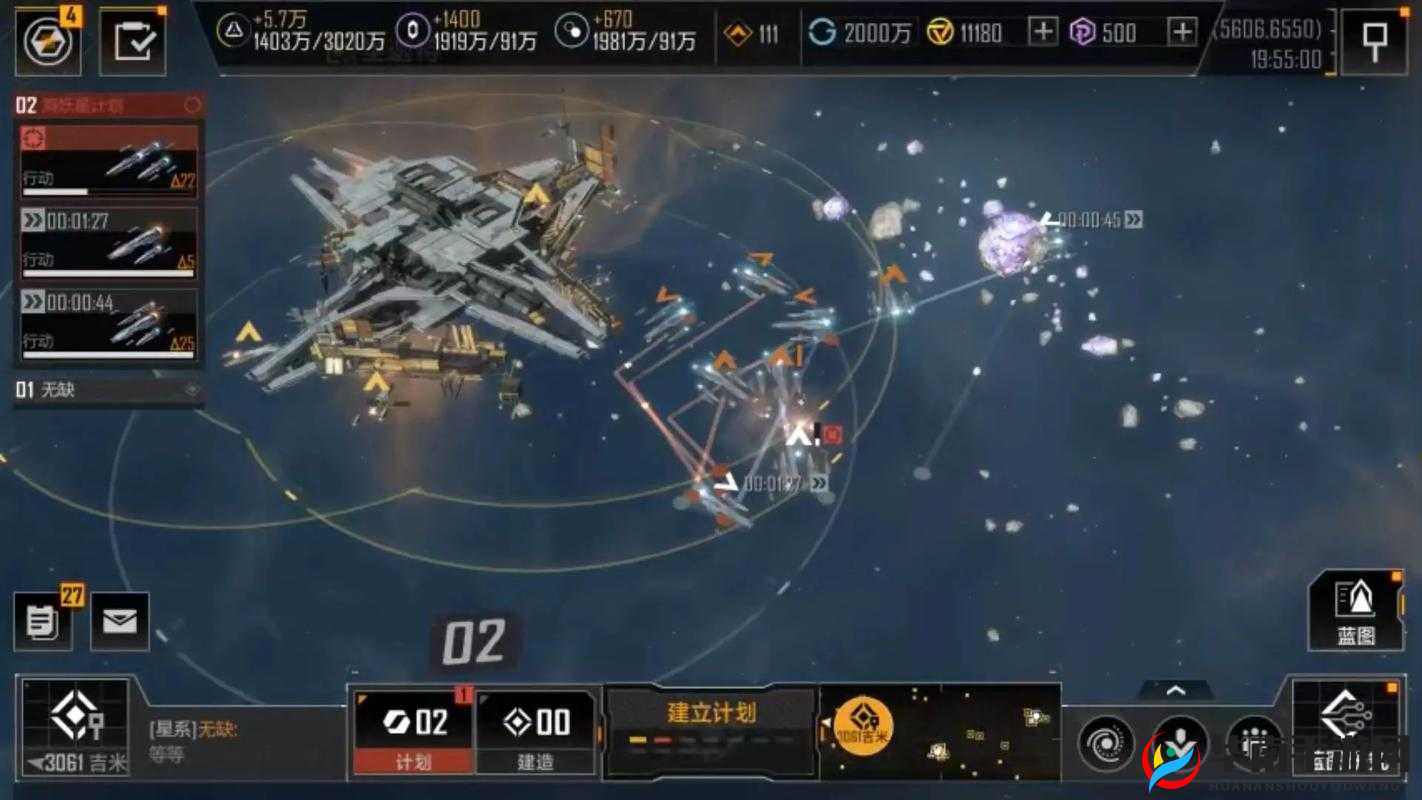Open the mail inbox icon
Screen dimensions: 1422x800
tap(119, 621)
